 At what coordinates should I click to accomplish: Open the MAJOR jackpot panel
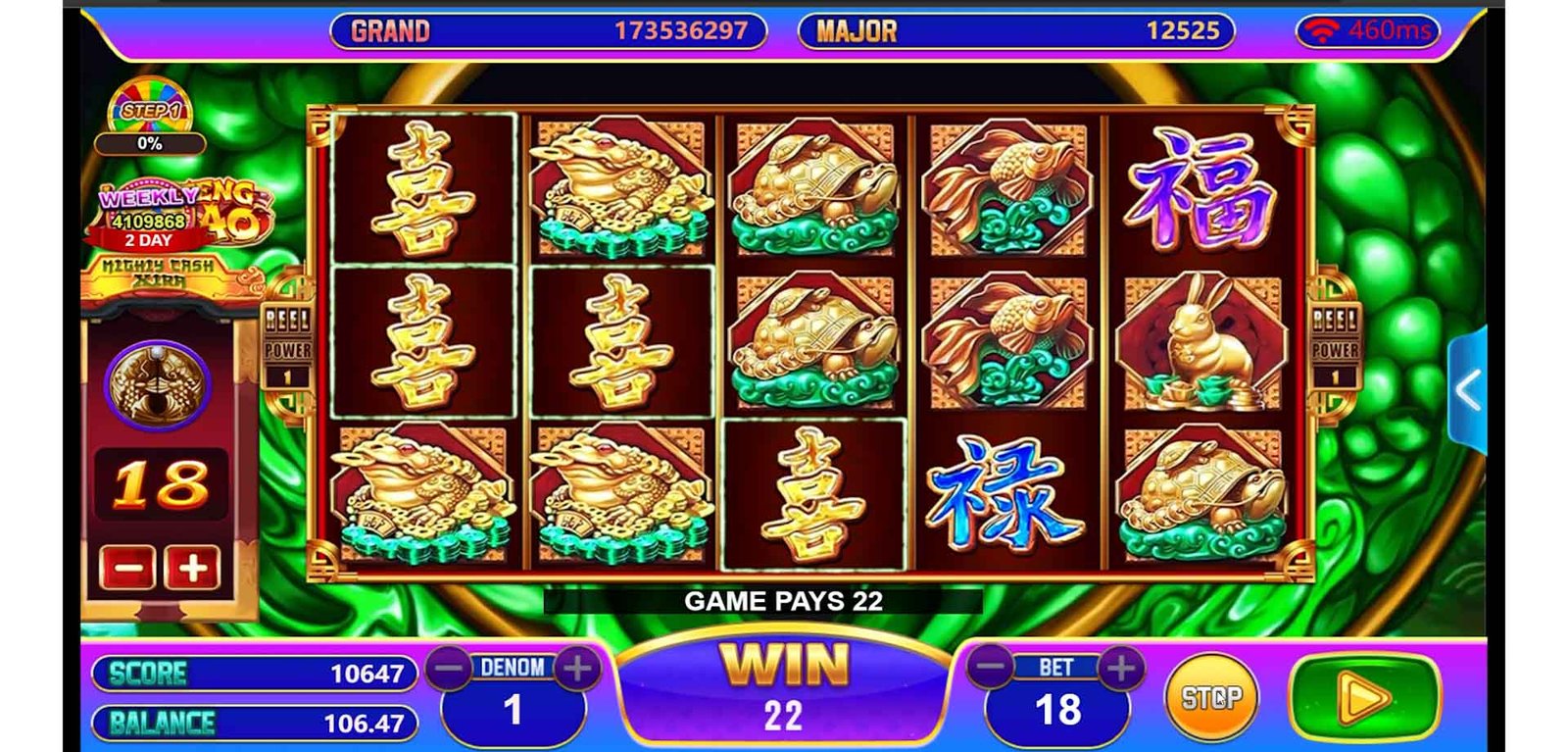click(x=1015, y=31)
